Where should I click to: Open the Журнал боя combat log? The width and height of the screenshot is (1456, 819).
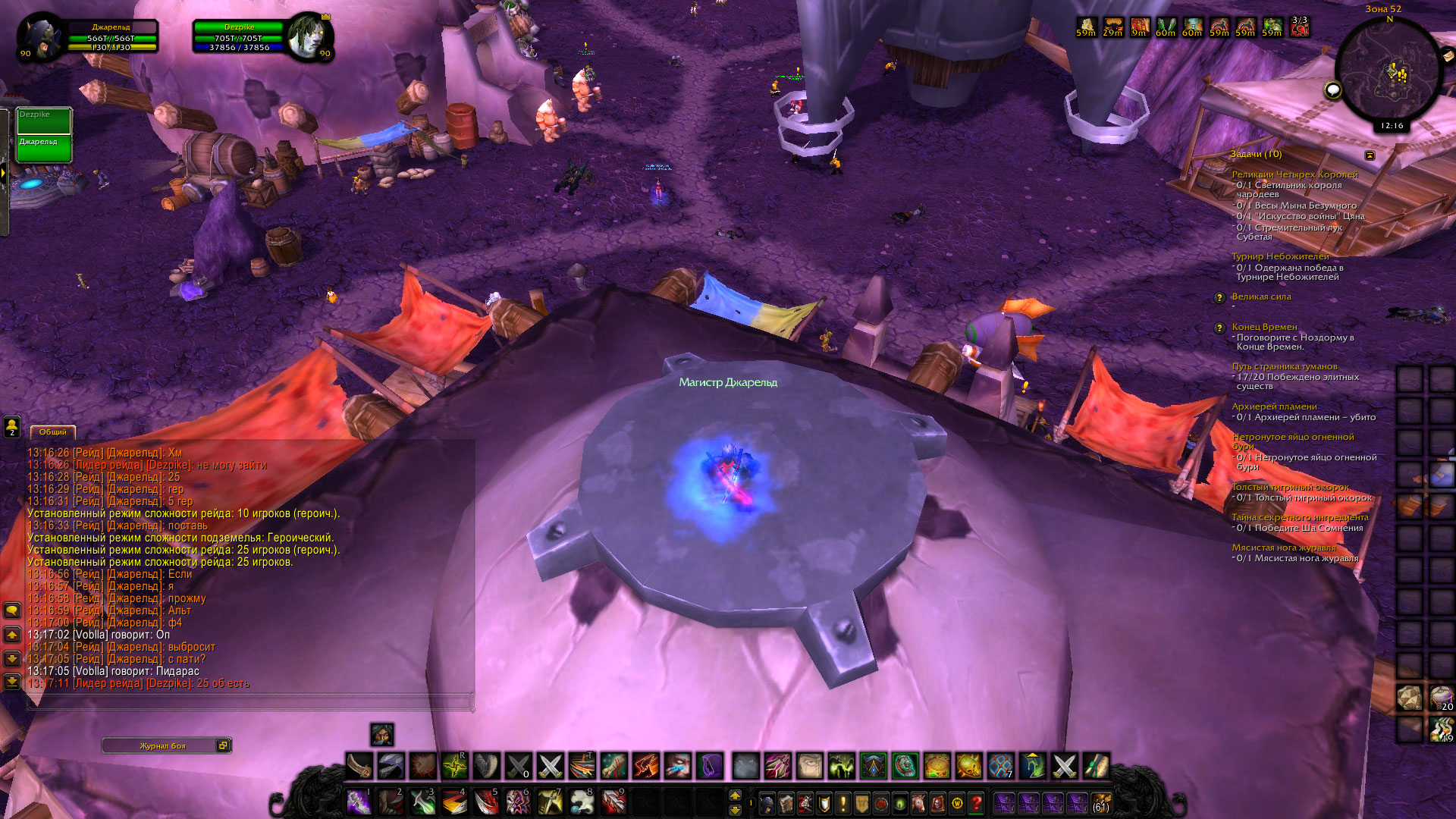click(x=162, y=746)
